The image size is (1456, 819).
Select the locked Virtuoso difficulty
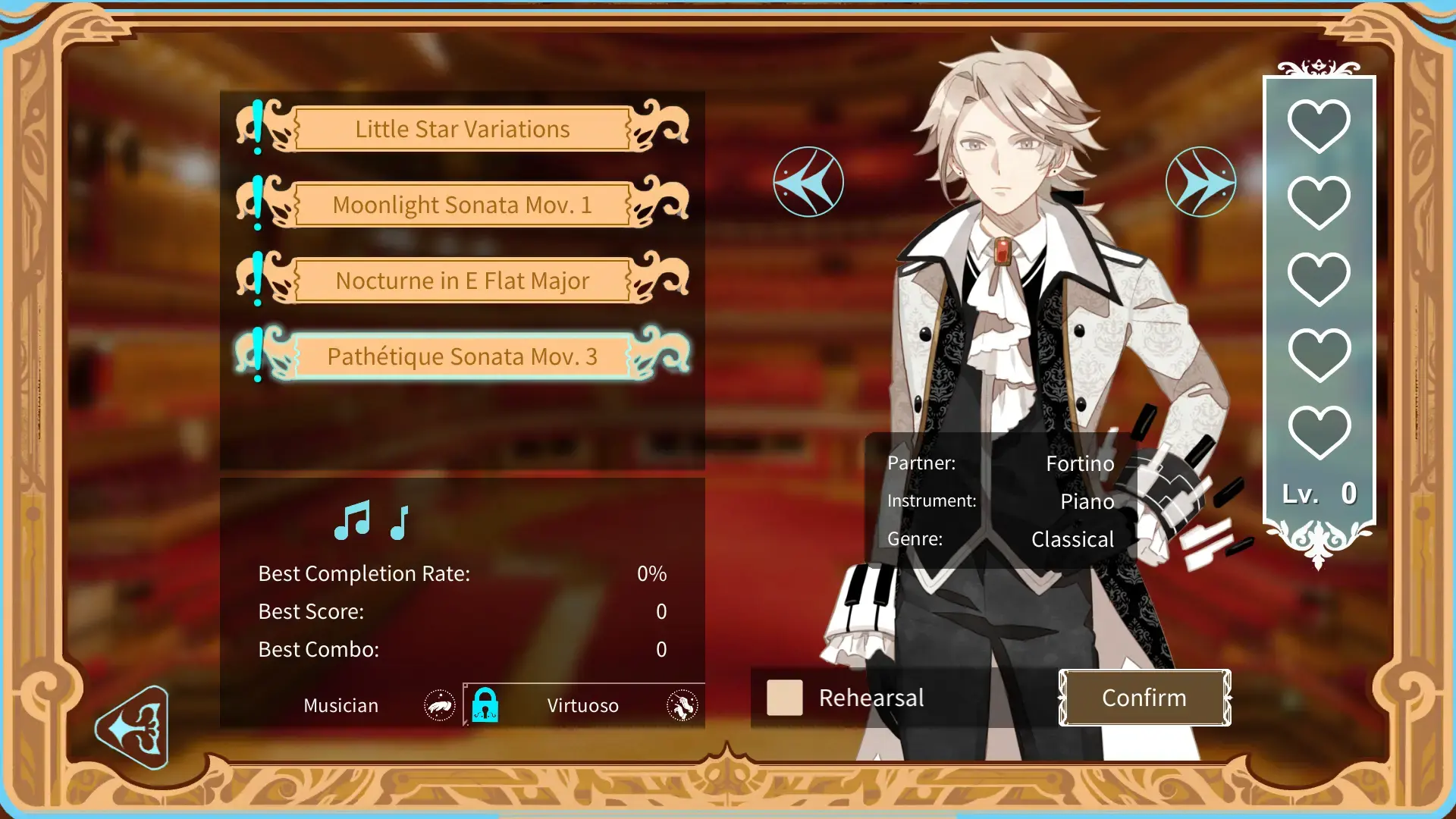[582, 705]
